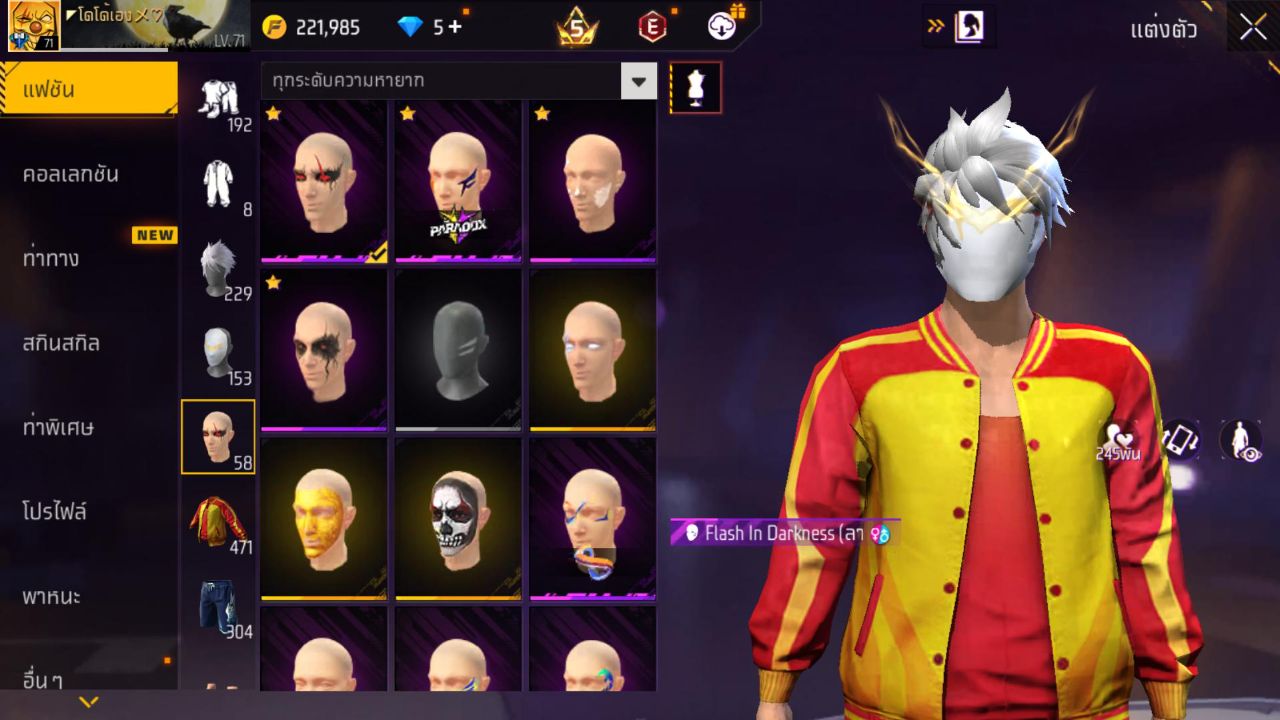
Task: Open the rarity filter dropdown ทุกระดับความหายาก
Action: (450, 80)
